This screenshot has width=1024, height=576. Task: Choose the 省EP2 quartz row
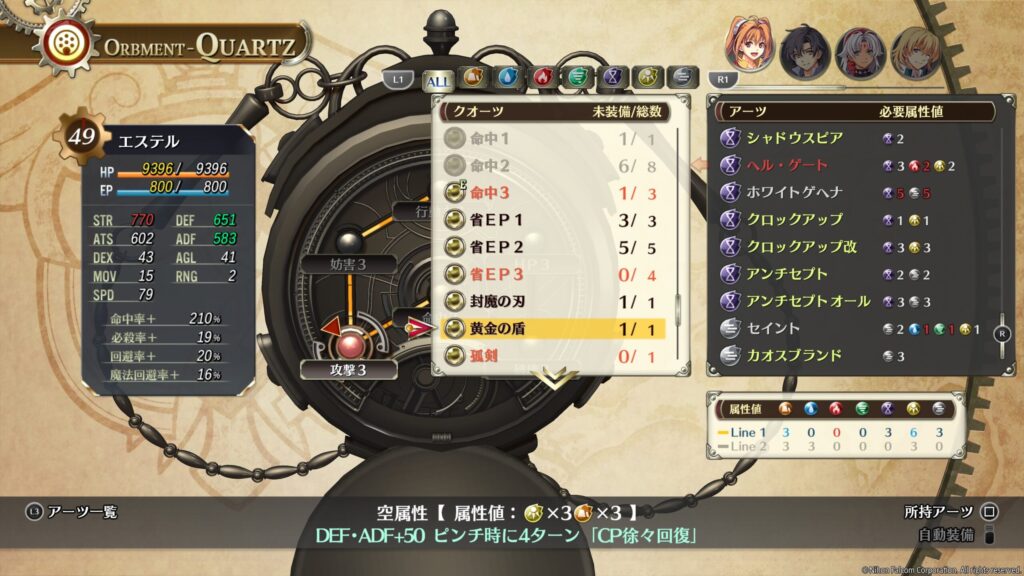tap(552, 246)
